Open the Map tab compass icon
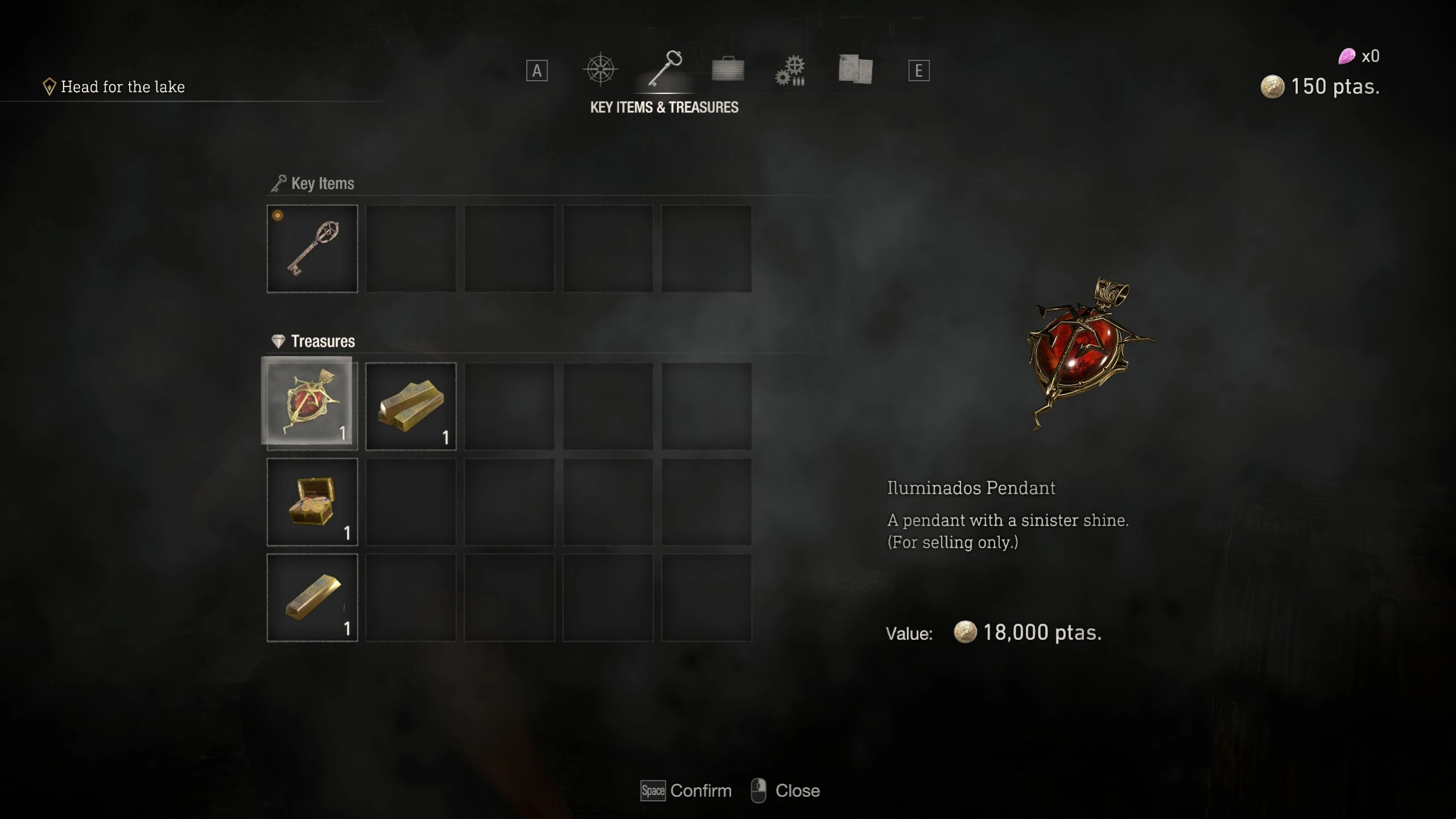The height and width of the screenshot is (819, 1456). pyautogui.click(x=600, y=68)
